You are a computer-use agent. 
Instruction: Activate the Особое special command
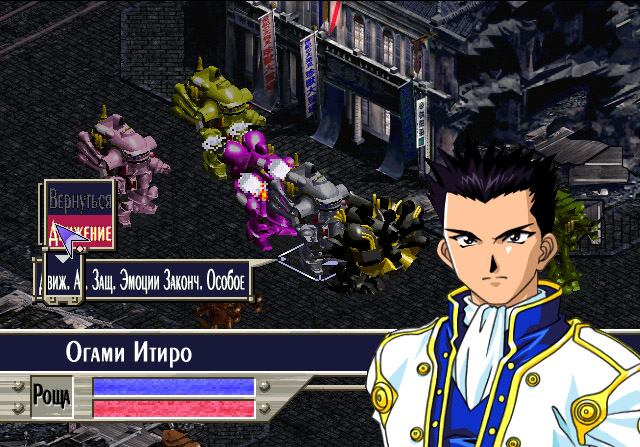pyautogui.click(x=228, y=281)
